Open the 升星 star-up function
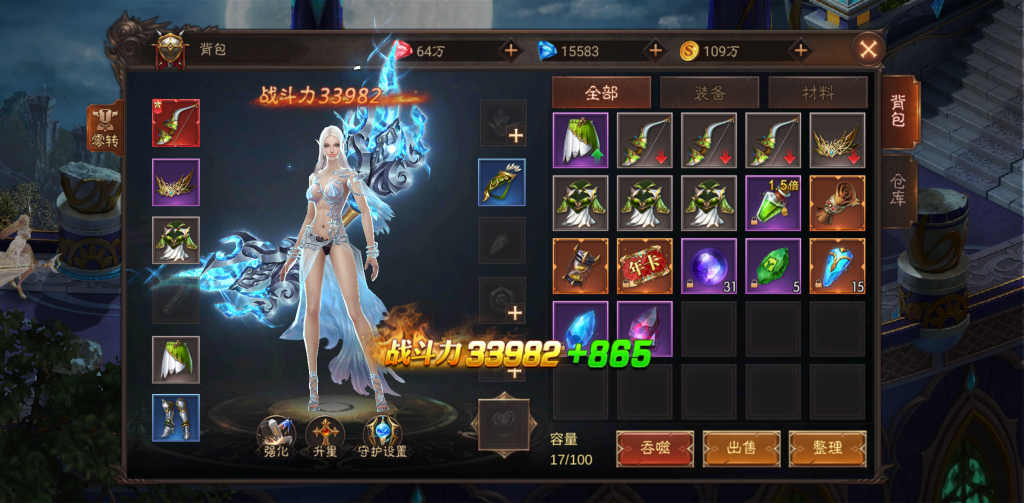This screenshot has width=1024, height=503. [326, 439]
